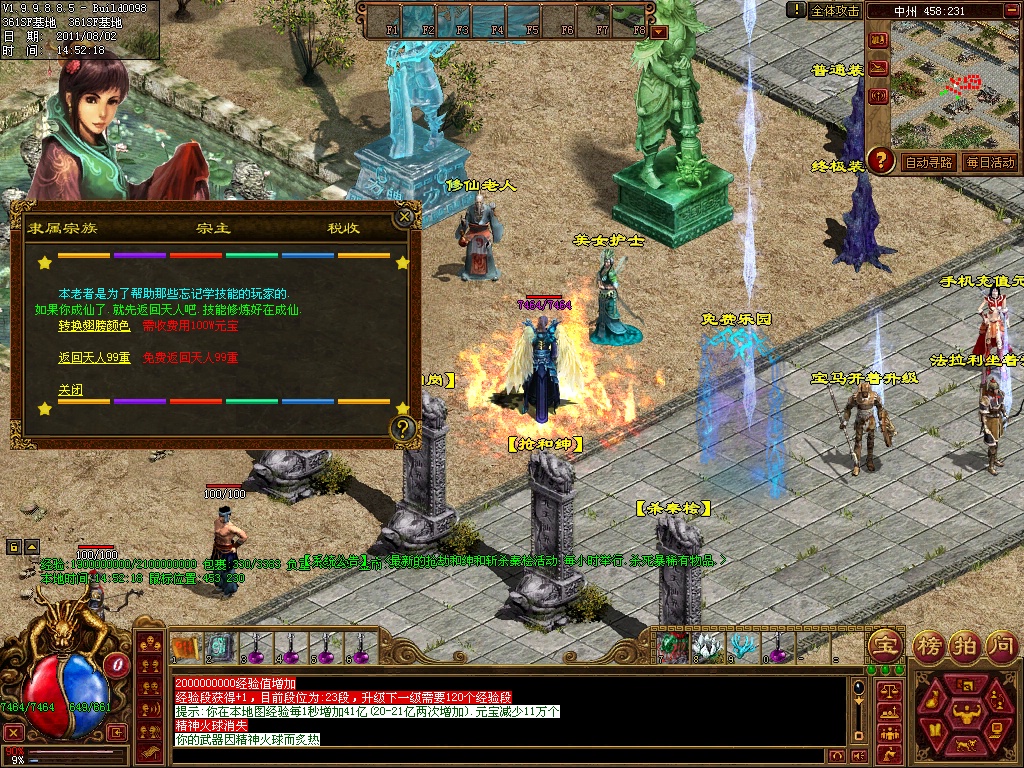Open the minimap's red question mark help
The height and width of the screenshot is (768, 1024).
880,160
